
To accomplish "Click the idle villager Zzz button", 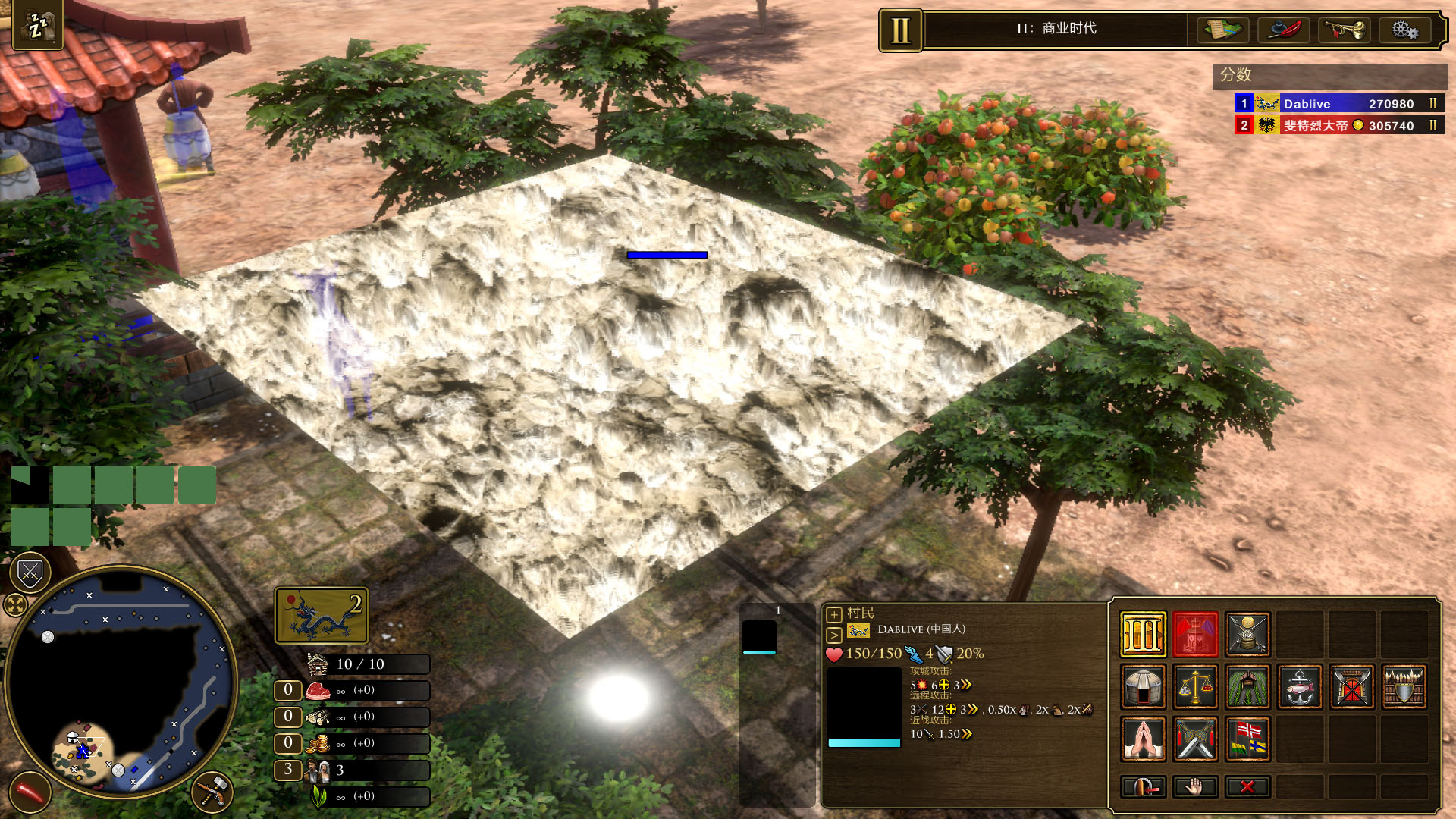I will [37, 27].
